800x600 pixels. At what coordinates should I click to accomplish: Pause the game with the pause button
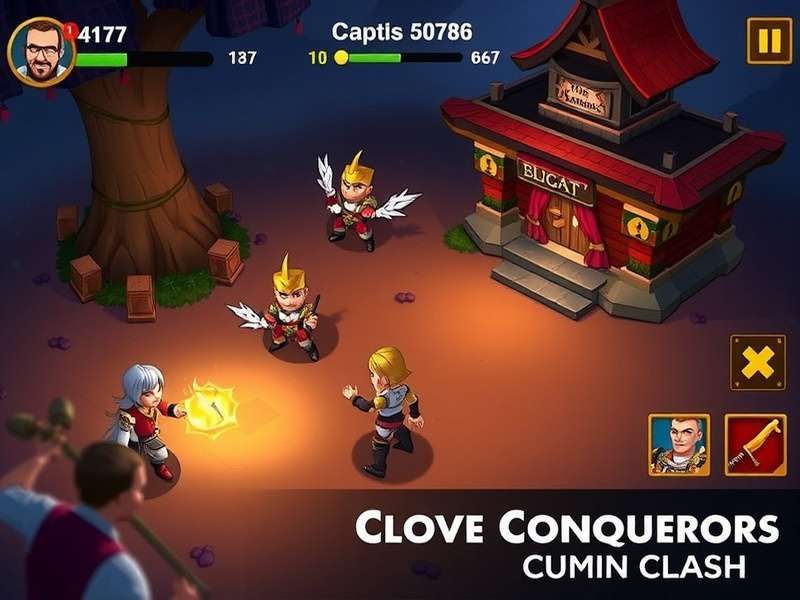(768, 41)
